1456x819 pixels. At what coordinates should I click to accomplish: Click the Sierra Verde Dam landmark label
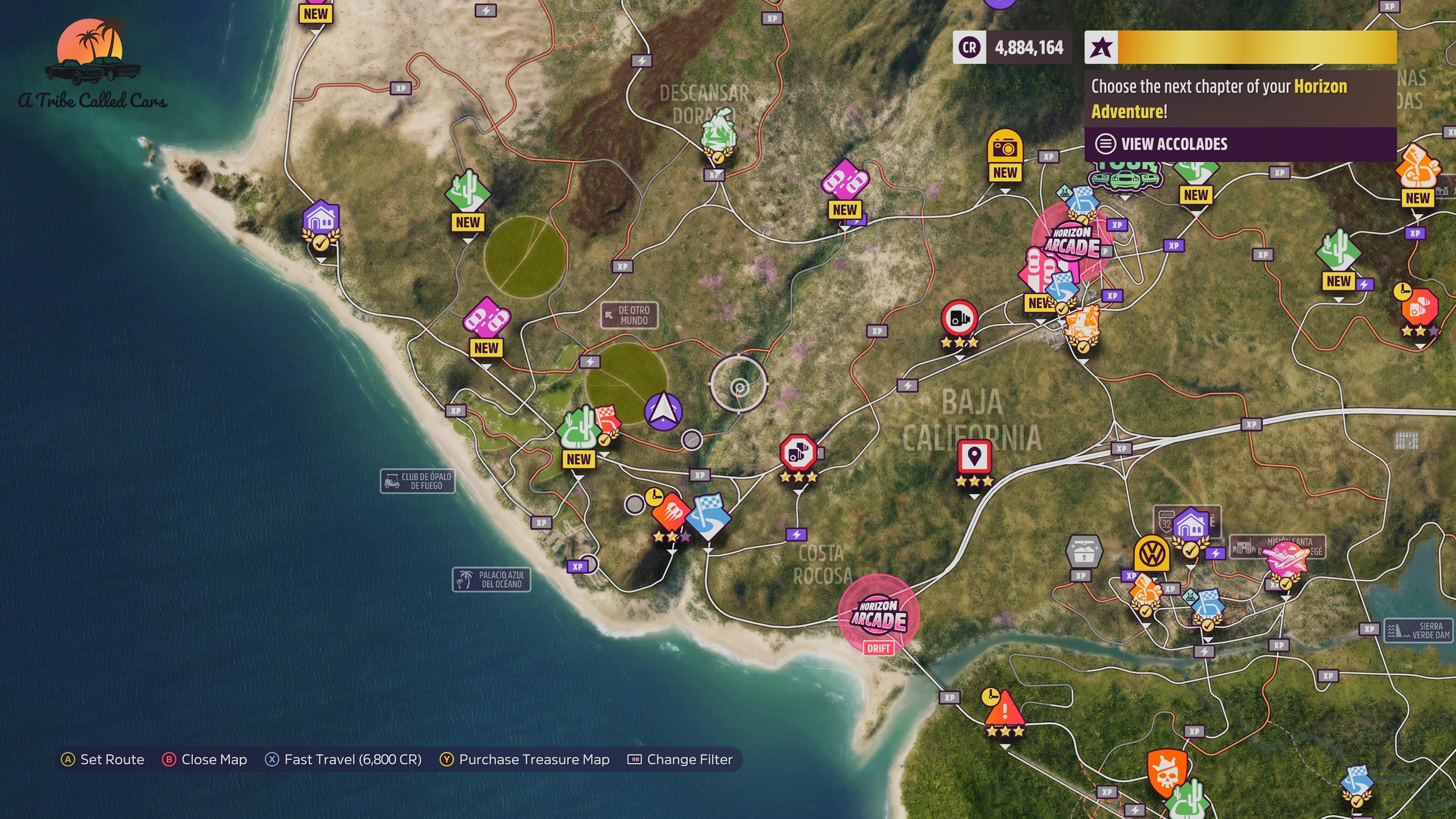1419,631
